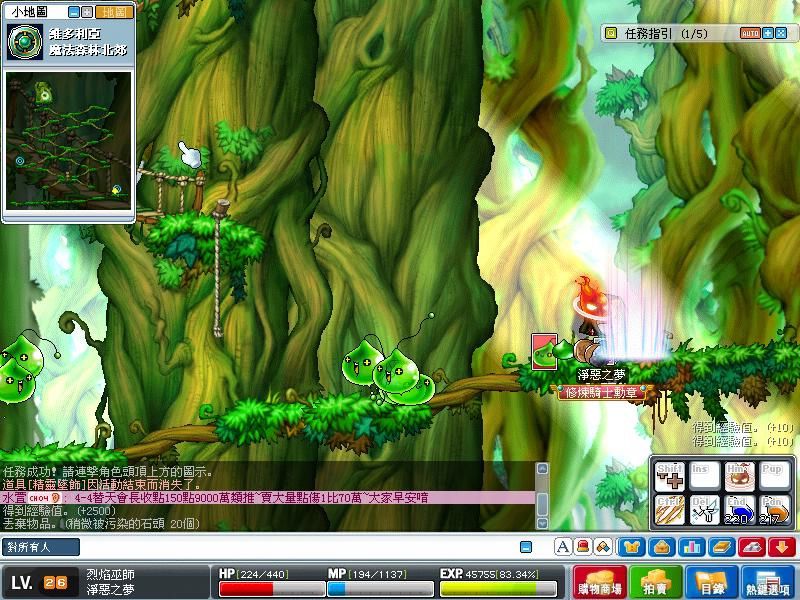800x600 pixels.
Task: Click the red down-arrow shortcut button
Action: [x=782, y=547]
